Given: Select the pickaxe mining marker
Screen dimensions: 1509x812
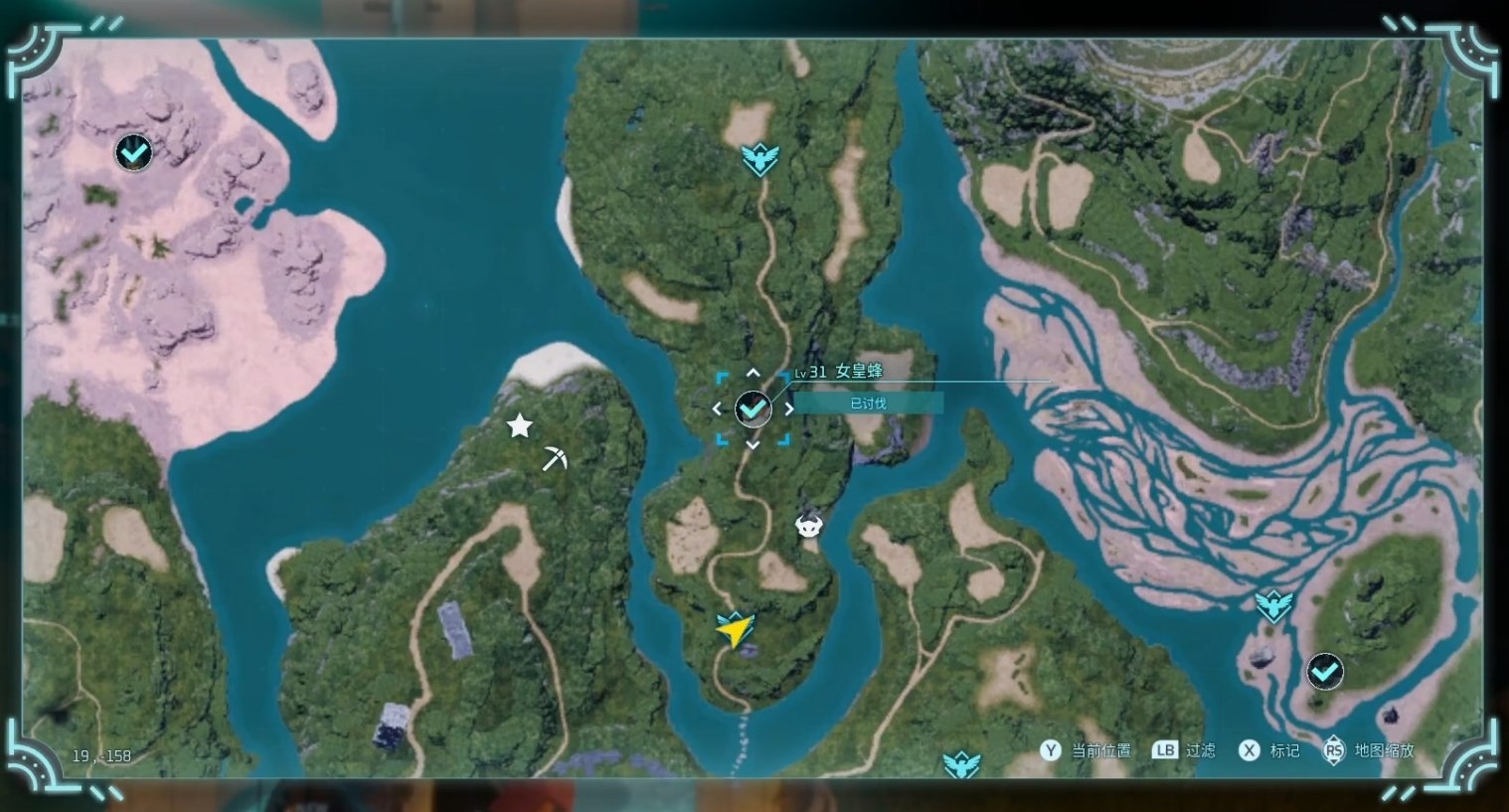Looking at the screenshot, I should click(555, 458).
